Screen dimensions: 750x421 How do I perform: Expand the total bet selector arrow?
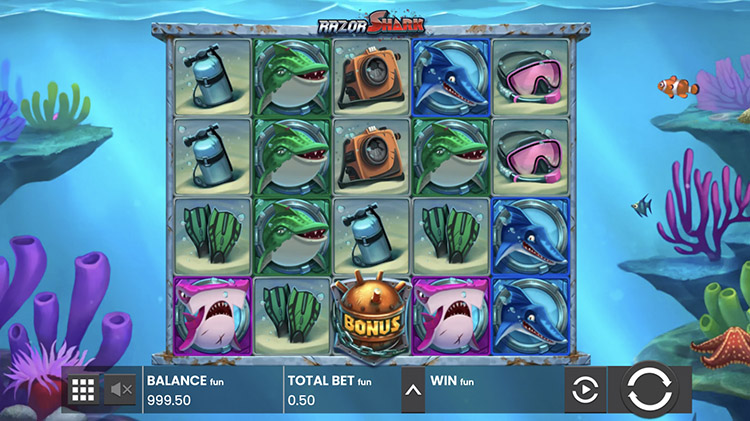pyautogui.click(x=412, y=389)
